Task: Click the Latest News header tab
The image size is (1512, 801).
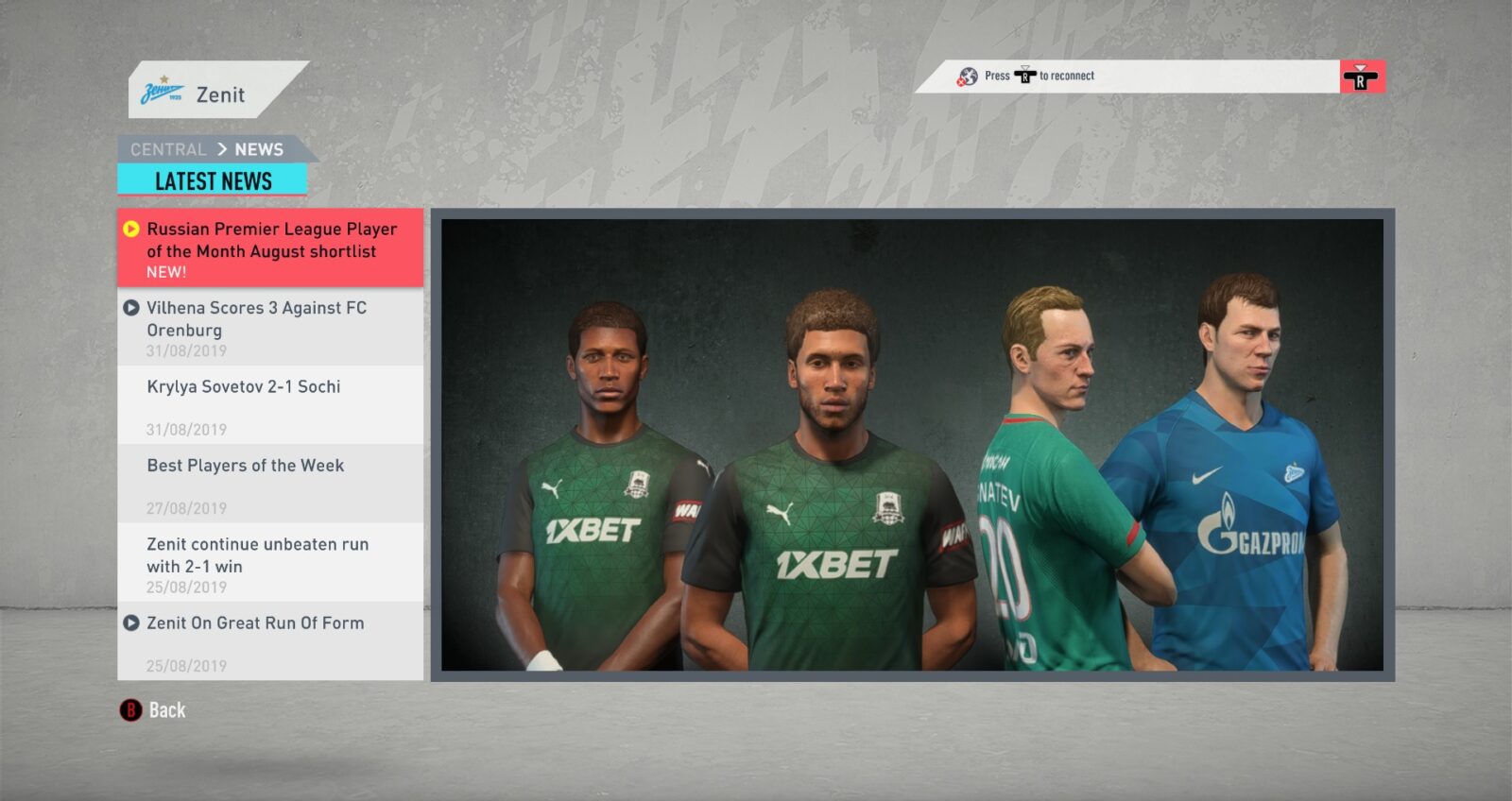Action: (213, 180)
